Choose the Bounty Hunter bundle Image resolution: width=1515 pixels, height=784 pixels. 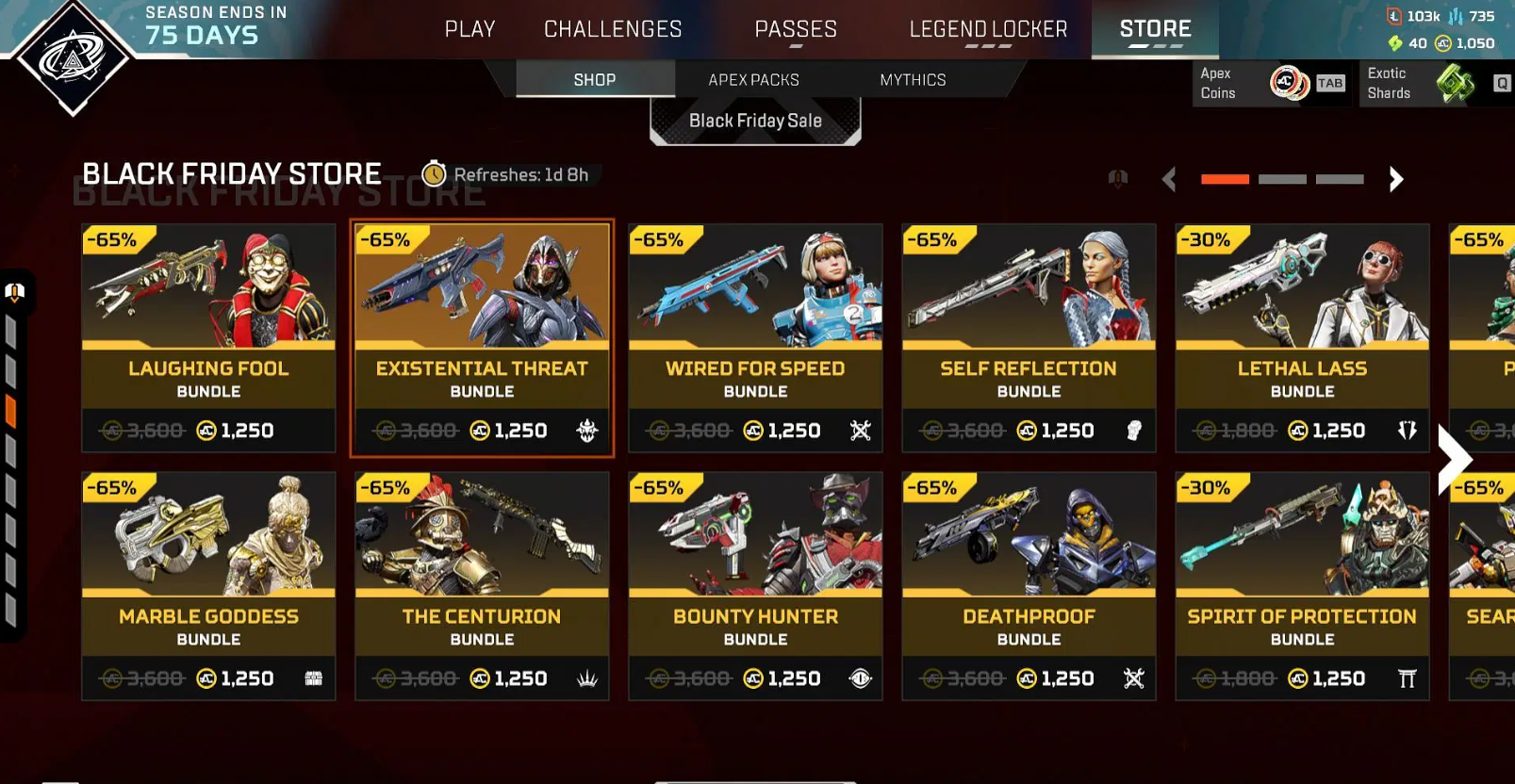pos(755,585)
